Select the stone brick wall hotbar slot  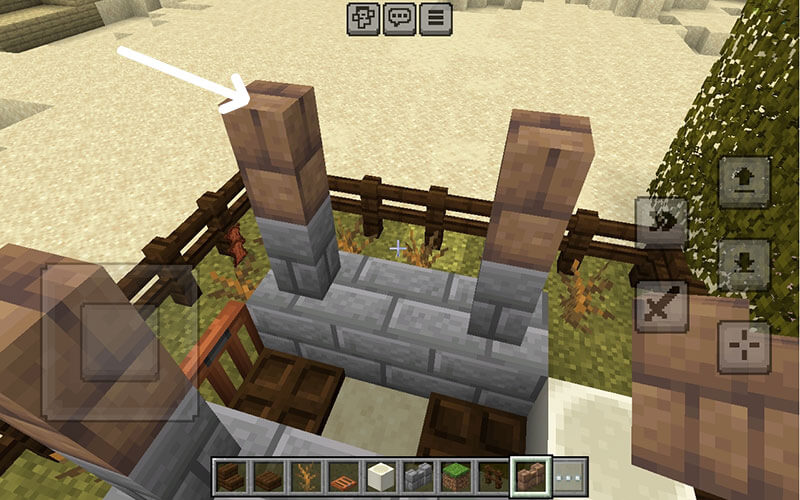tap(418, 476)
